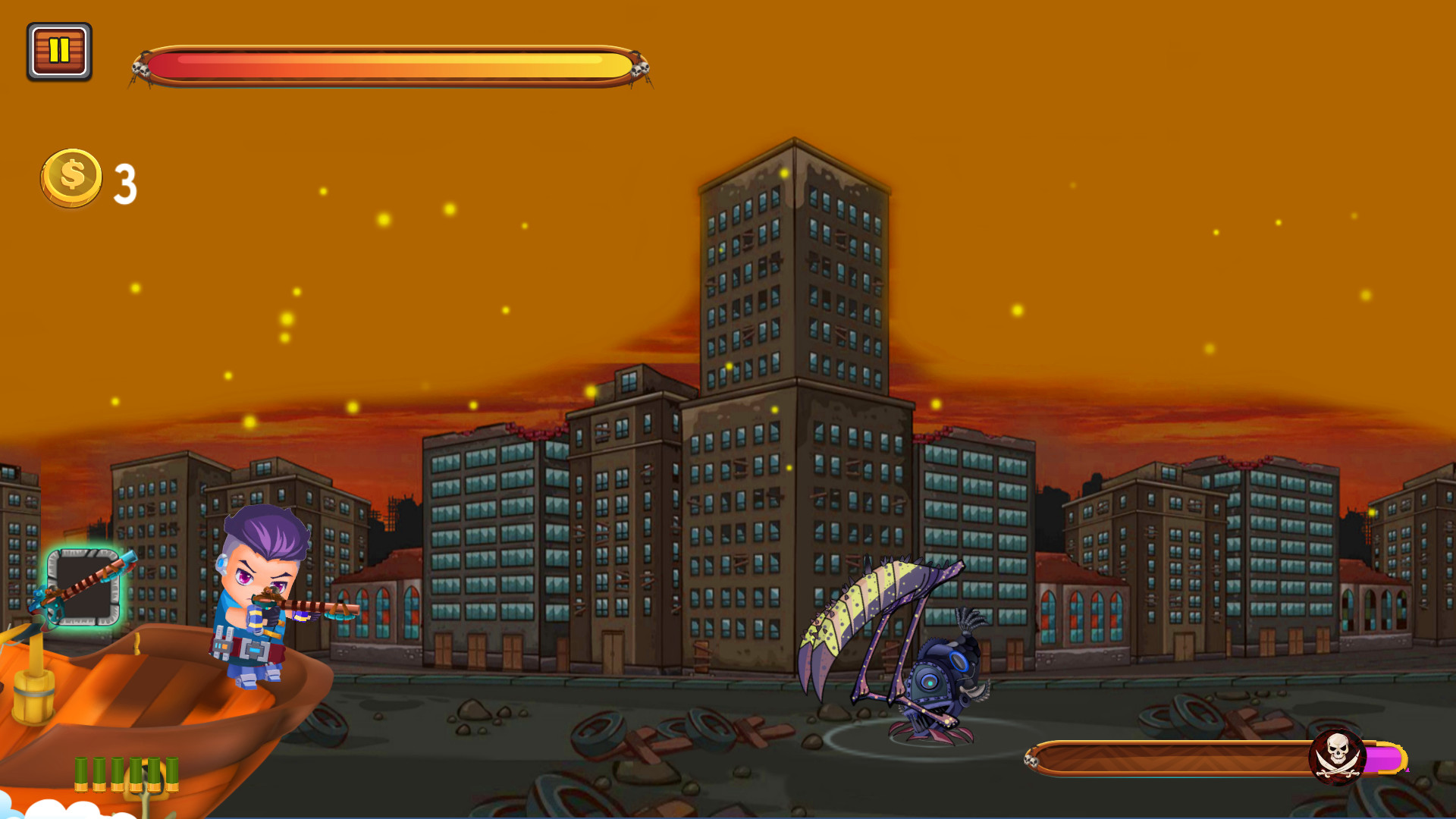Tap the middle shotgun shell to toggle ammo

click(124, 773)
